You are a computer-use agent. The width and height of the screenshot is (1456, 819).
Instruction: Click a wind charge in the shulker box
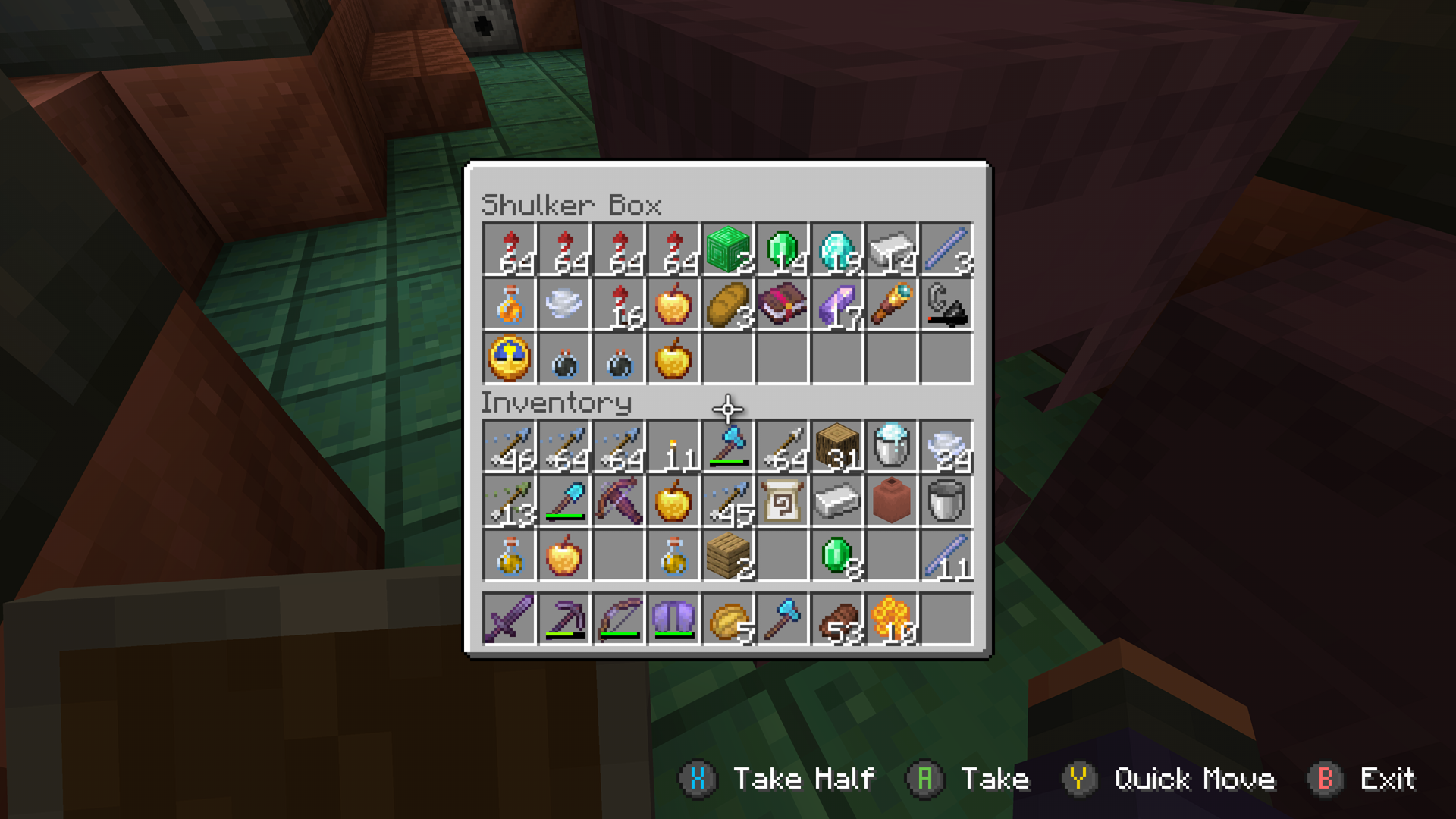(x=563, y=359)
